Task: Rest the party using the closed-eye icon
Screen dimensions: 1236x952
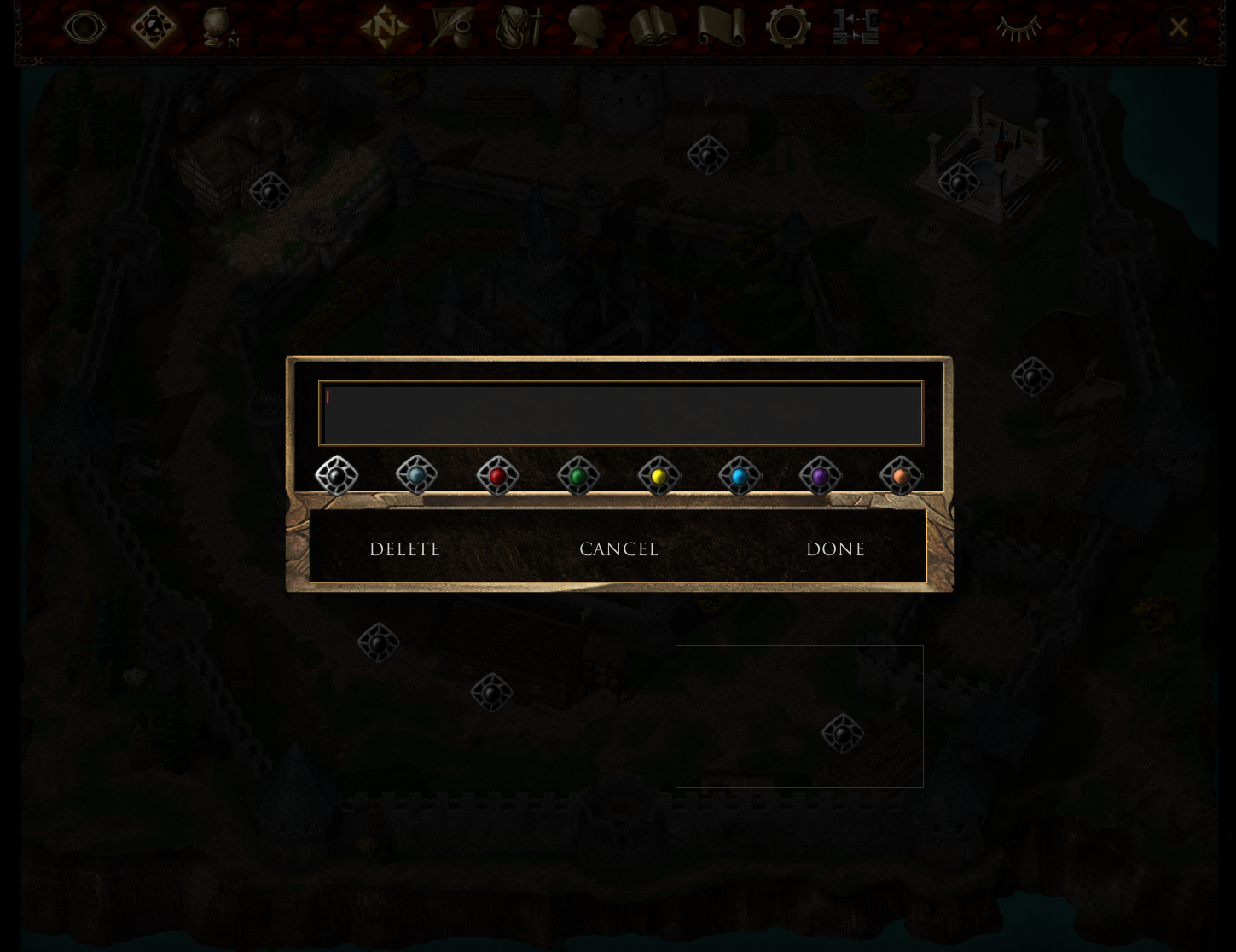Action: [x=1019, y=26]
